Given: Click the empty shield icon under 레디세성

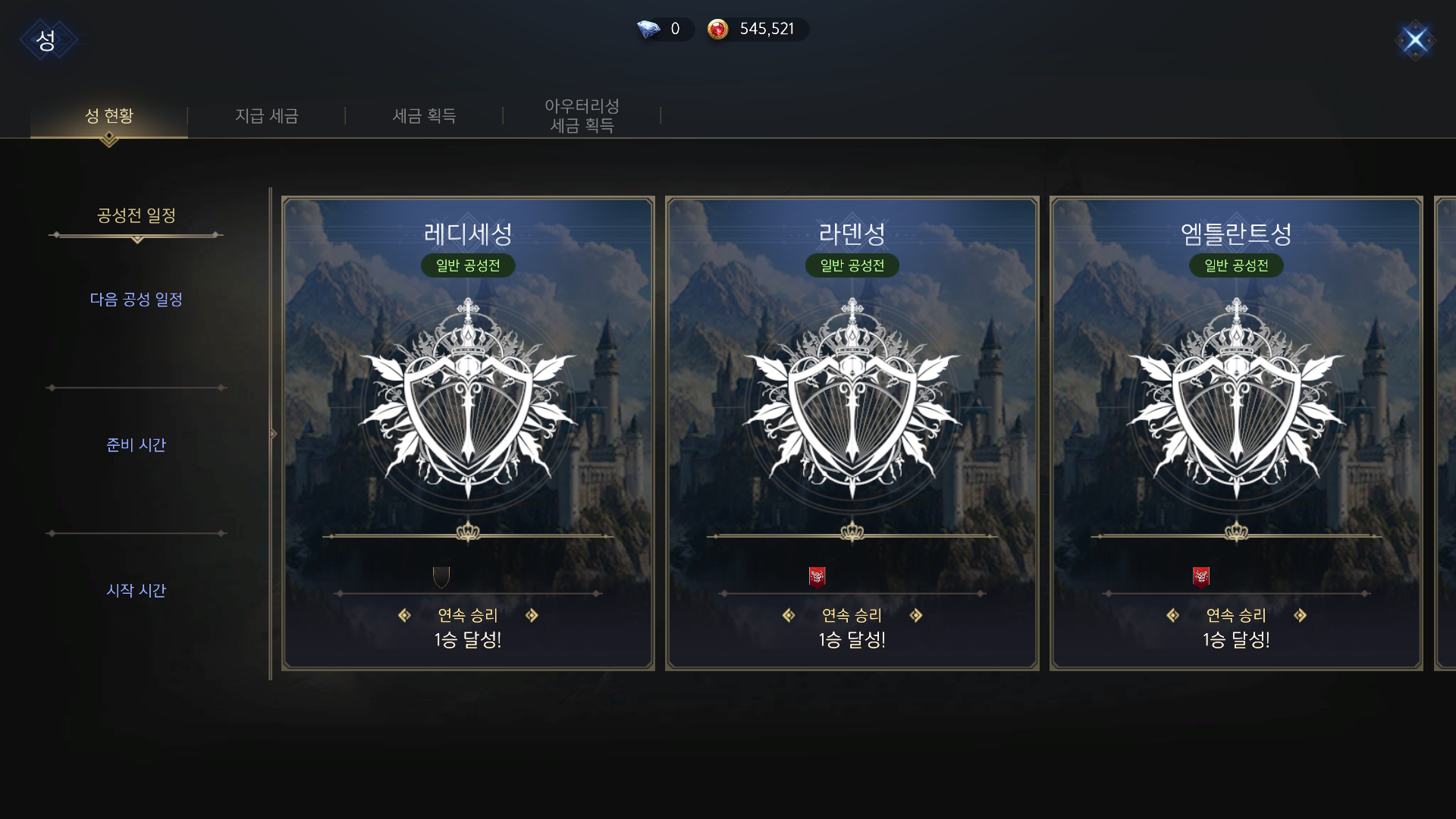Looking at the screenshot, I should coord(441,576).
